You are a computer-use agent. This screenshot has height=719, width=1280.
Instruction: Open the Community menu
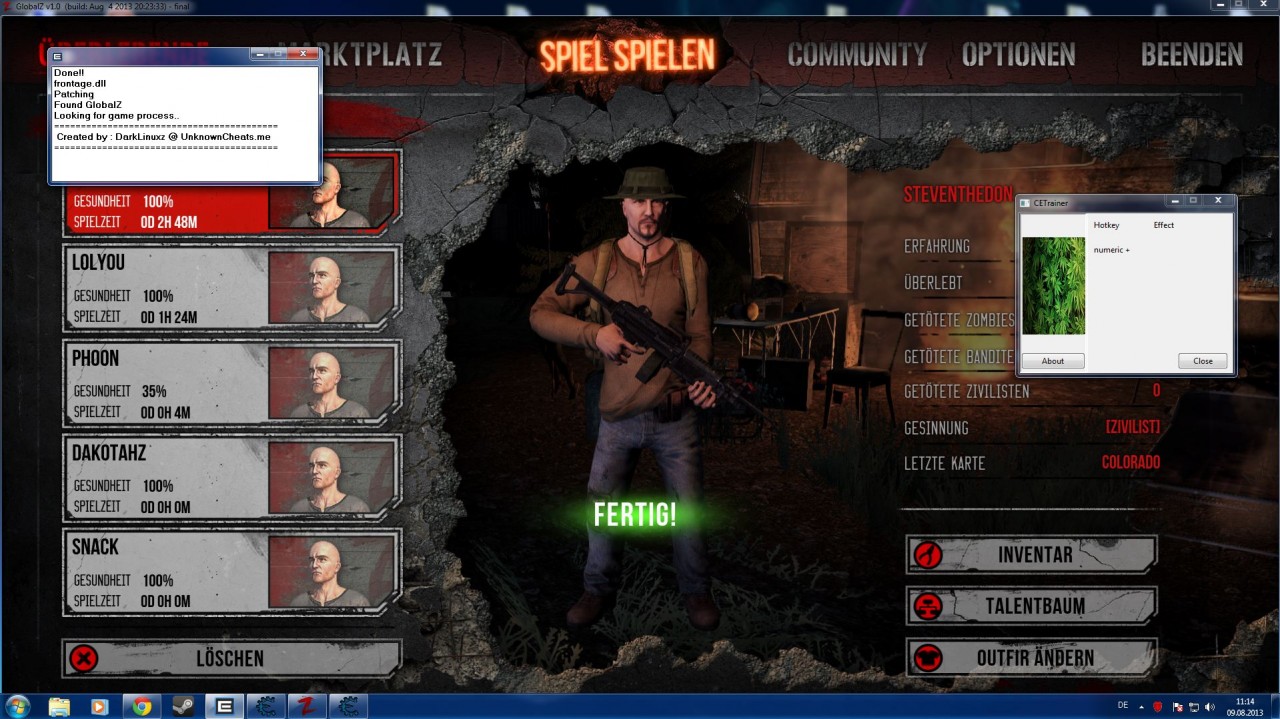pyautogui.click(x=857, y=54)
